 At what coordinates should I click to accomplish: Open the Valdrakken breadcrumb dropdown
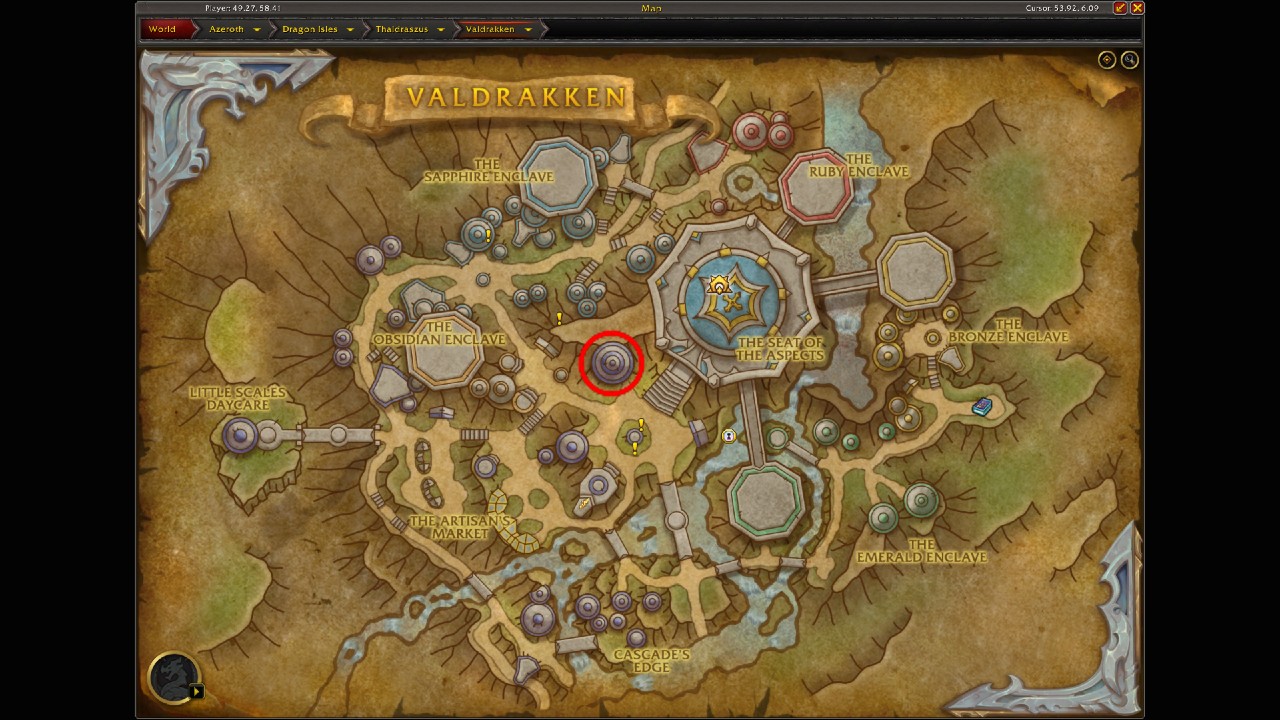tap(529, 29)
